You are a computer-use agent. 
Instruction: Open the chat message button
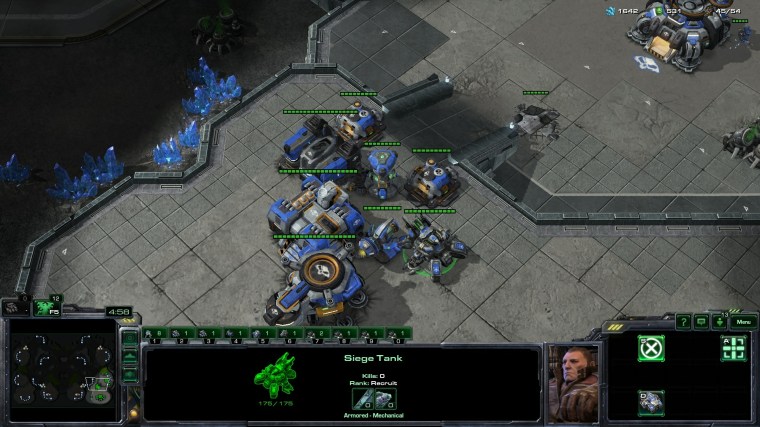[x=702, y=321]
